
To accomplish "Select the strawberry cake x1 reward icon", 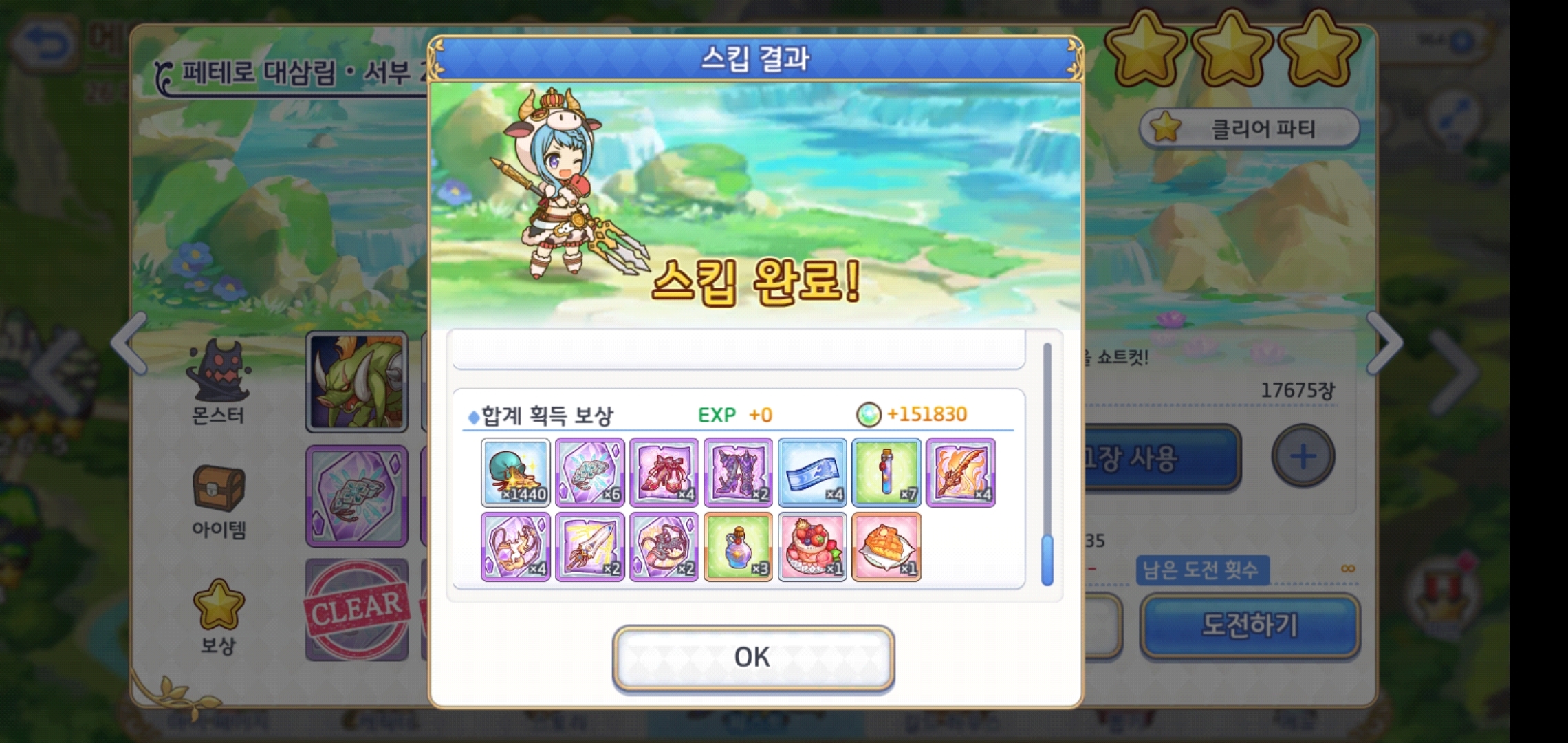I will (812, 546).
